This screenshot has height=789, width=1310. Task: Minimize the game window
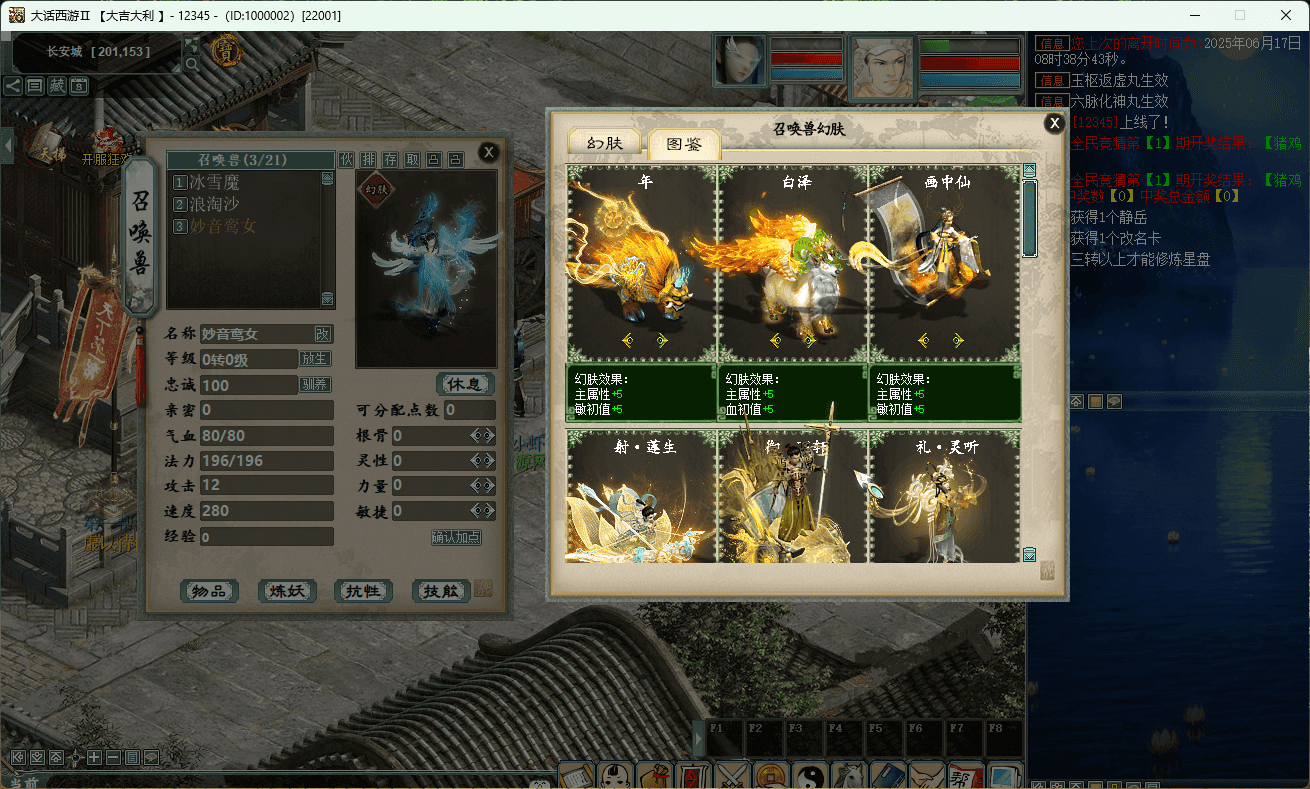(x=1194, y=15)
